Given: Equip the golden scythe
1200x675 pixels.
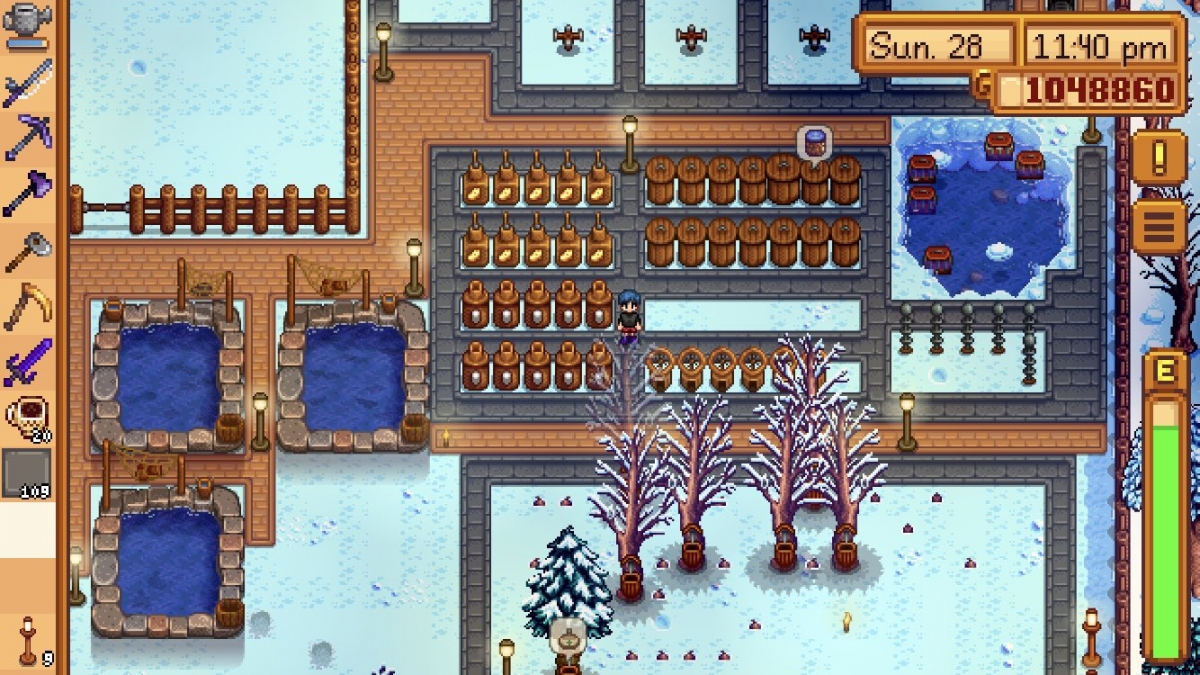Looking at the screenshot, I should (x=27, y=306).
